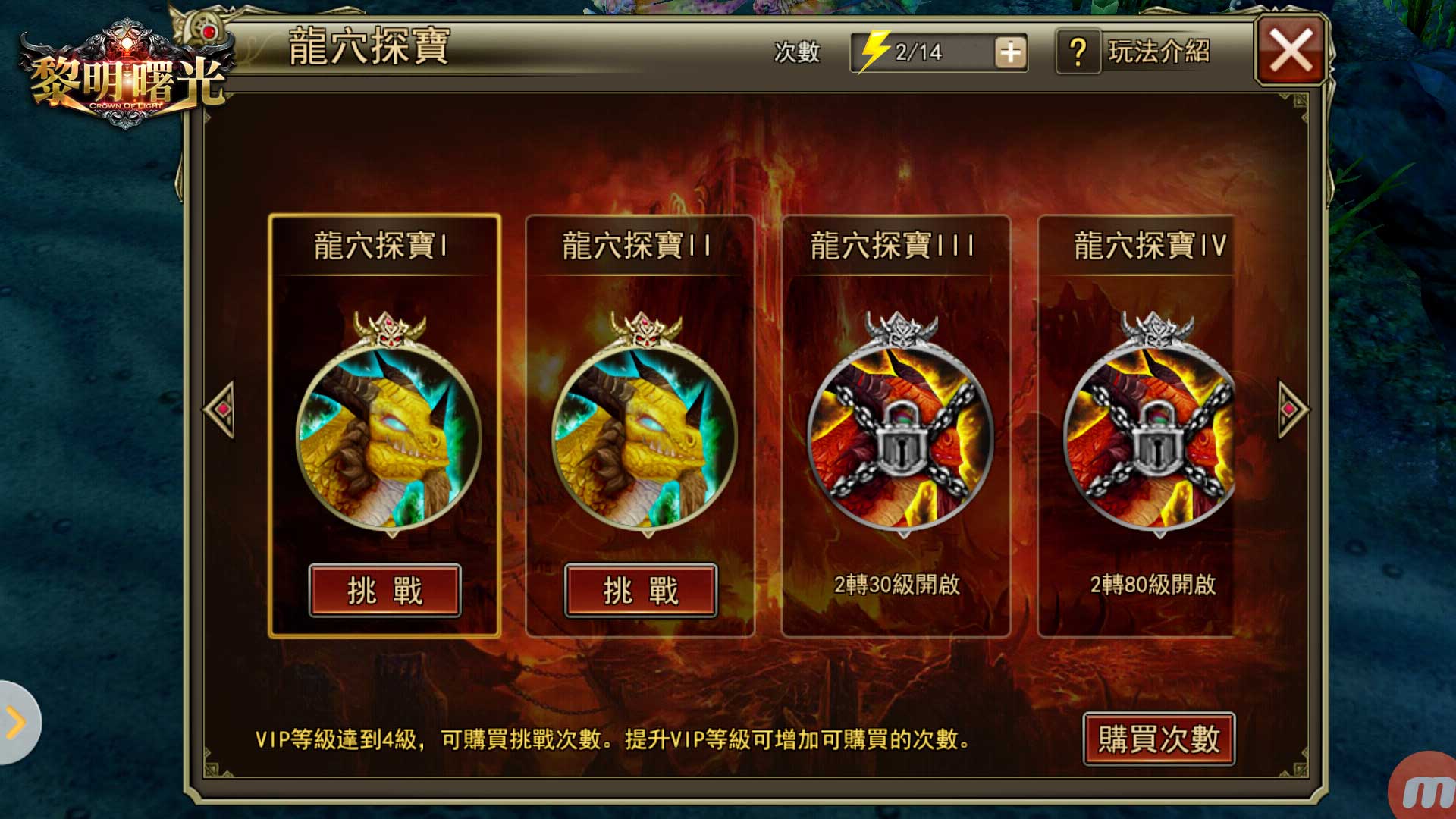The image size is (1456, 819).
Task: Switch selection to the 龍穴探寶II card
Action: tap(641, 425)
